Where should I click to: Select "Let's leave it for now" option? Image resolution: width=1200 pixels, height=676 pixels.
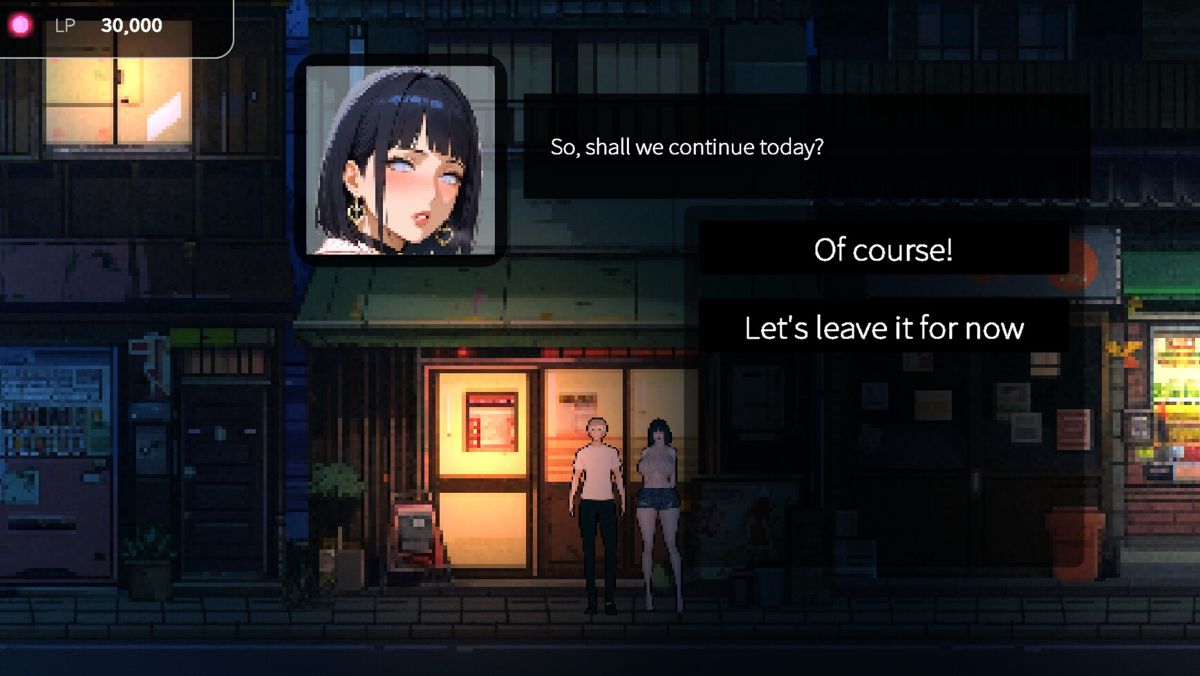coord(883,327)
